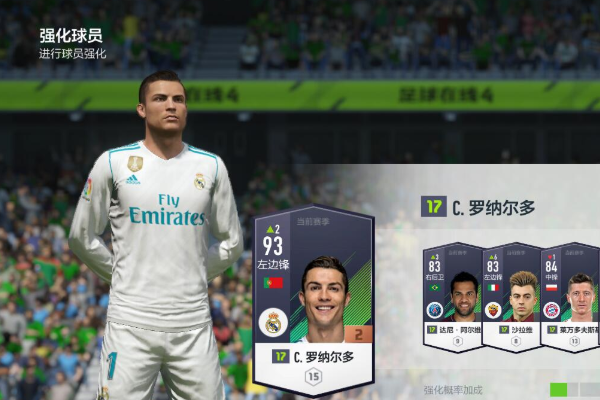Select the 莱万多夫斯基 84 中锋 card
Screen dimensions: 600x400
(568, 298)
